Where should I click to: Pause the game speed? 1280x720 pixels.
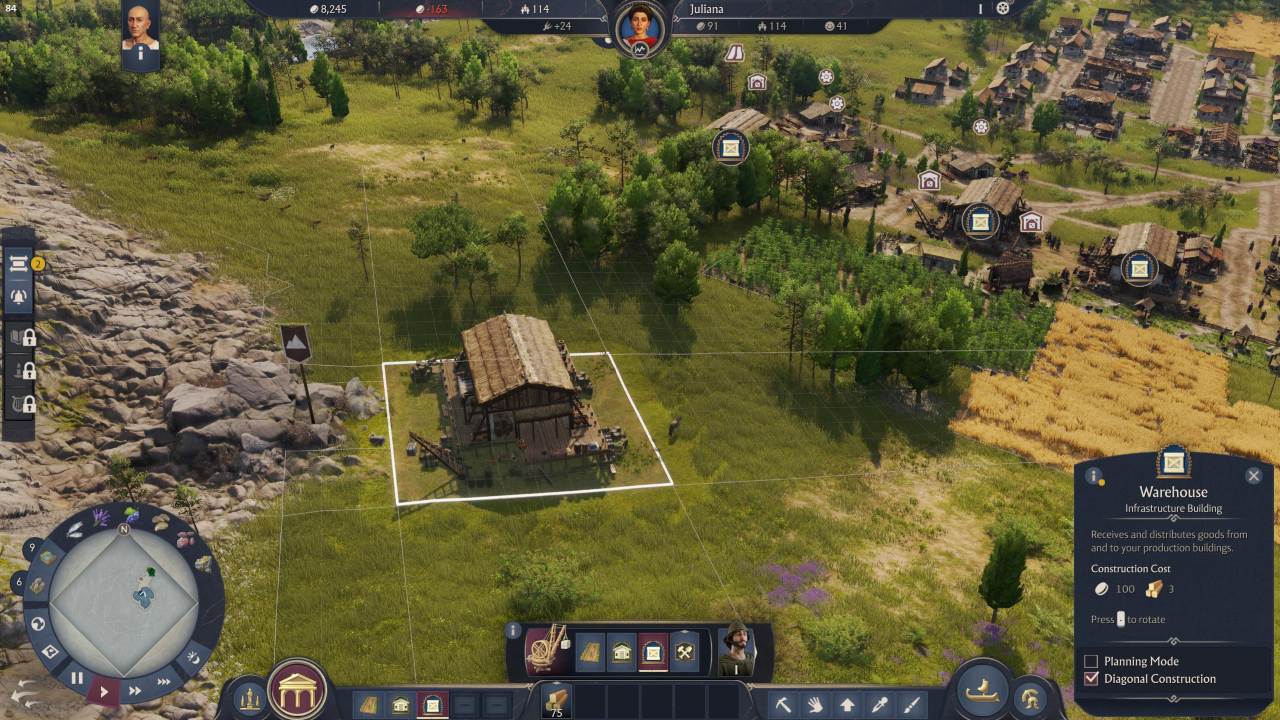77,677
